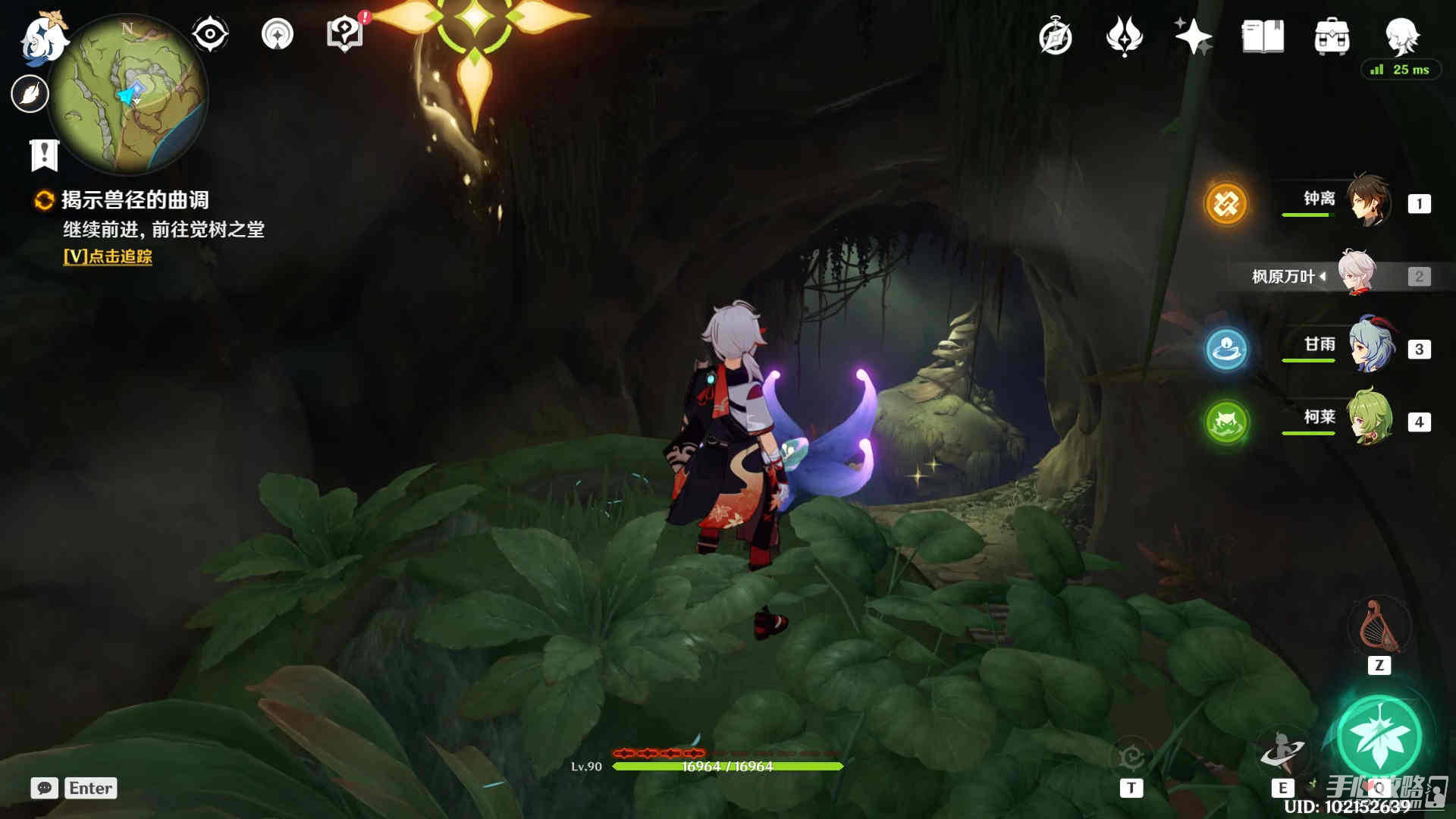Viewport: 1456px width, 819px height.
Task: Activate the green elemental burst
Action: point(1379,737)
